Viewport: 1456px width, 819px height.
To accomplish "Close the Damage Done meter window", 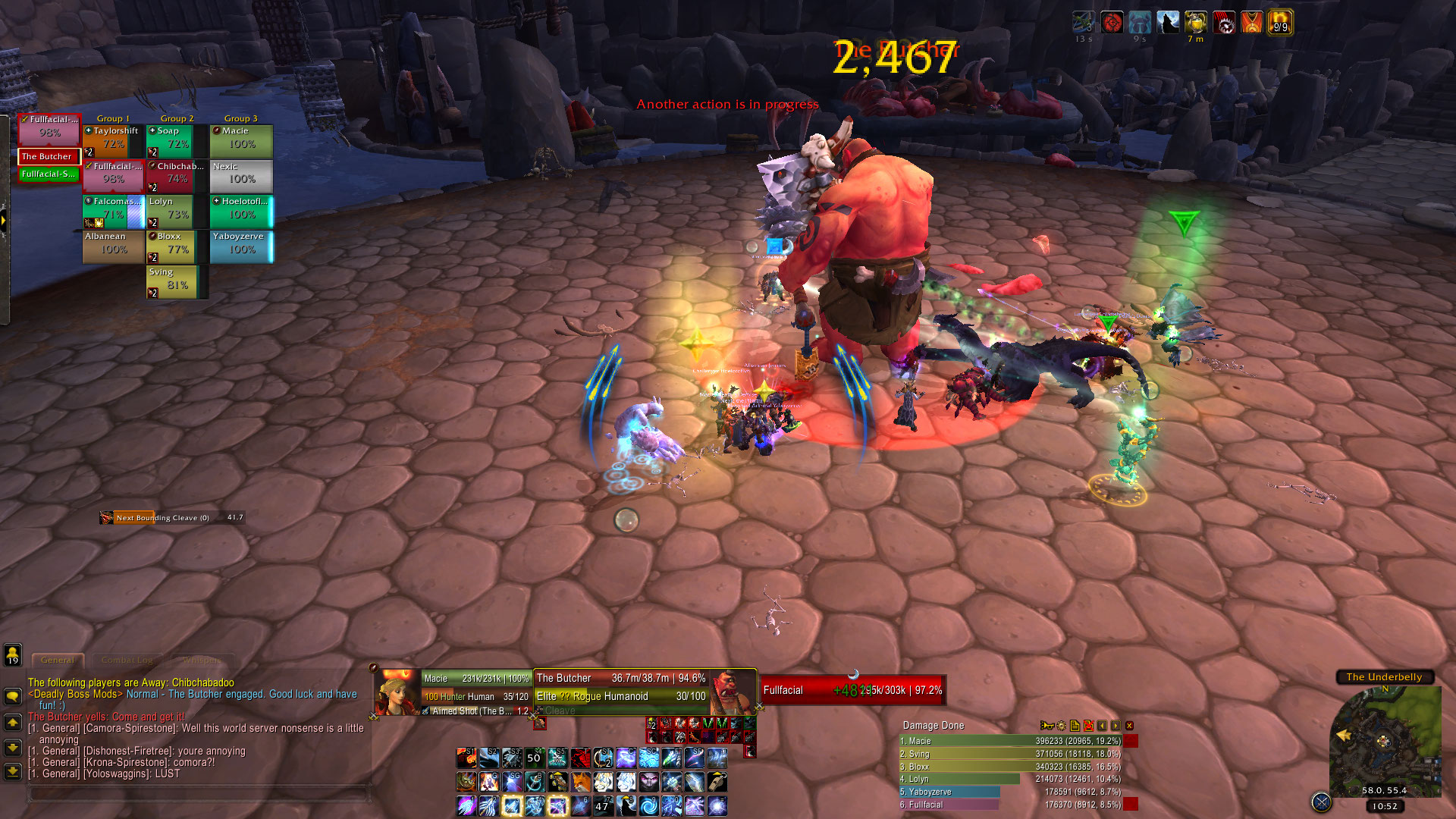I will (1129, 726).
